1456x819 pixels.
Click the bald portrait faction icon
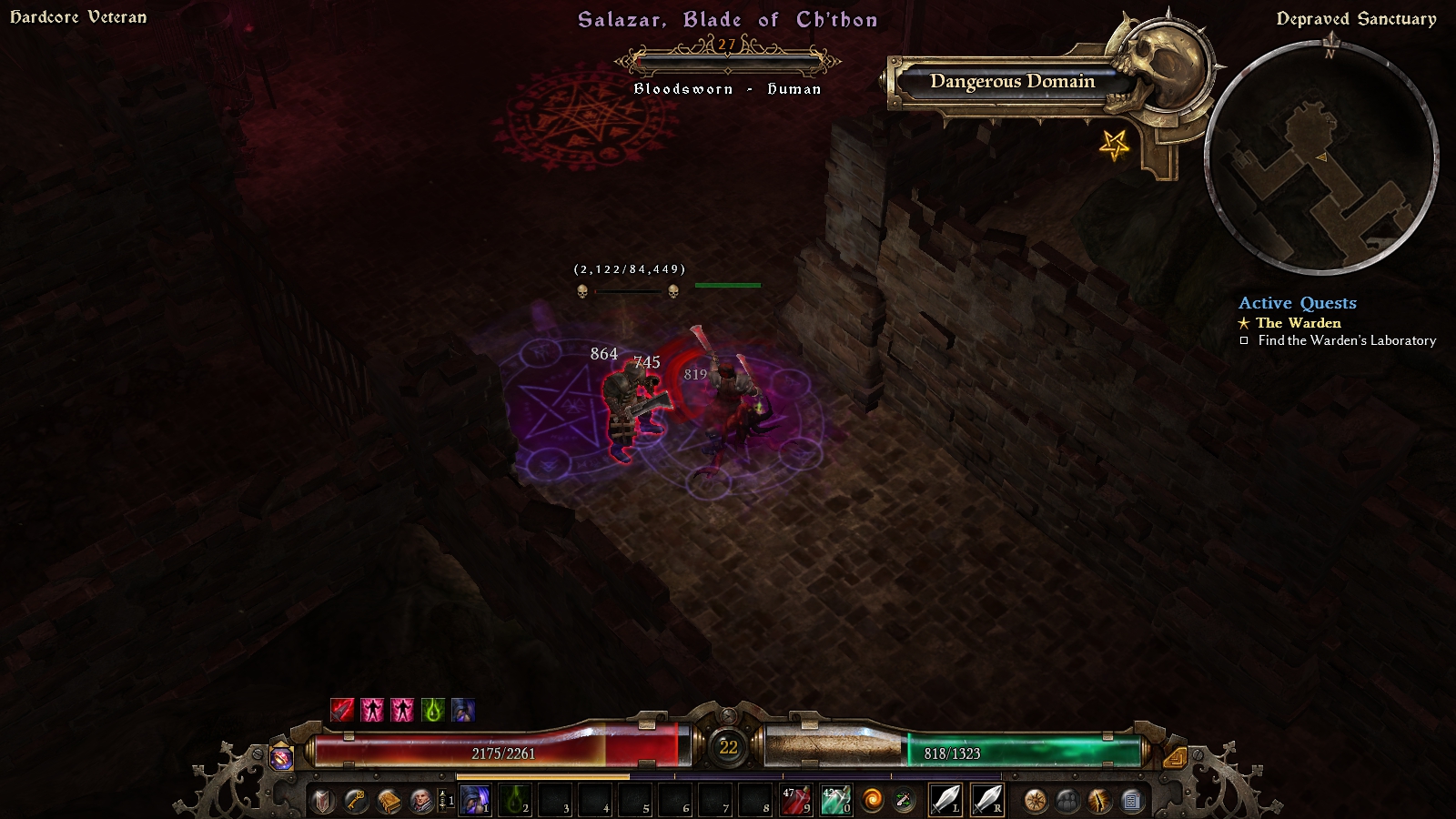[x=421, y=801]
